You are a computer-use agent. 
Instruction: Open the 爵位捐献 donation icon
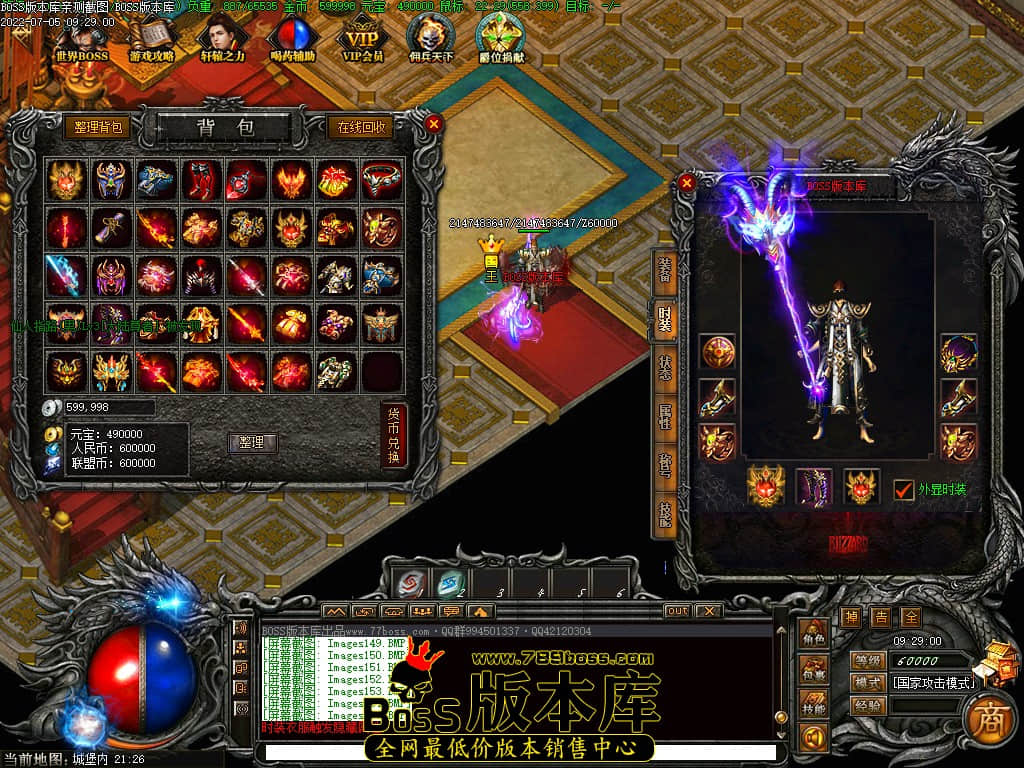[x=501, y=38]
